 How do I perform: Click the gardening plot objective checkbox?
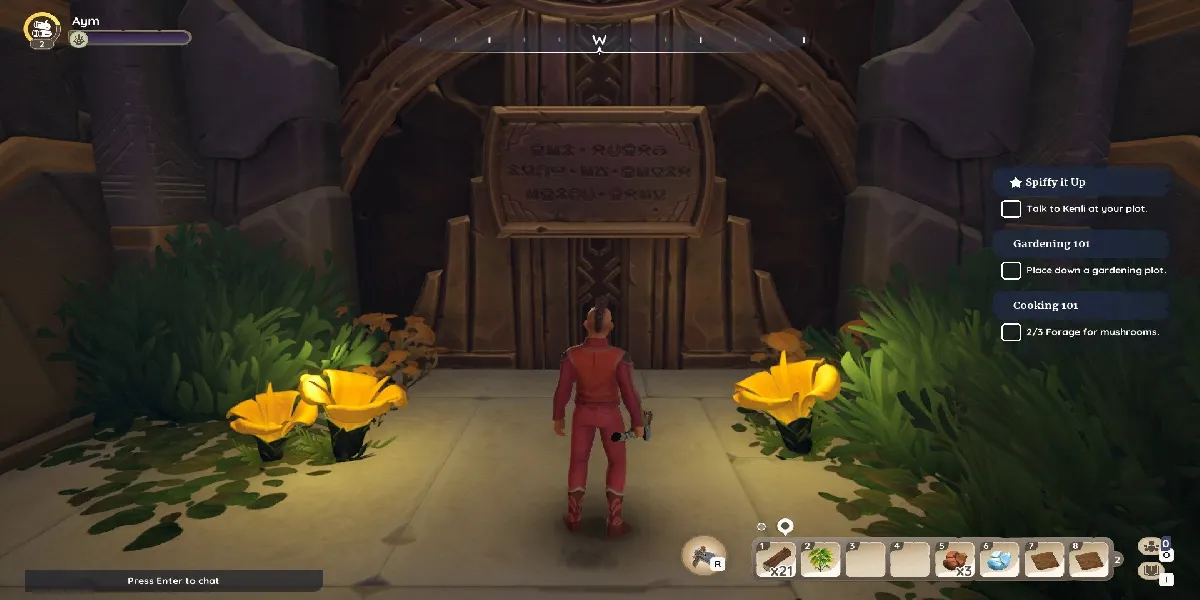1011,270
